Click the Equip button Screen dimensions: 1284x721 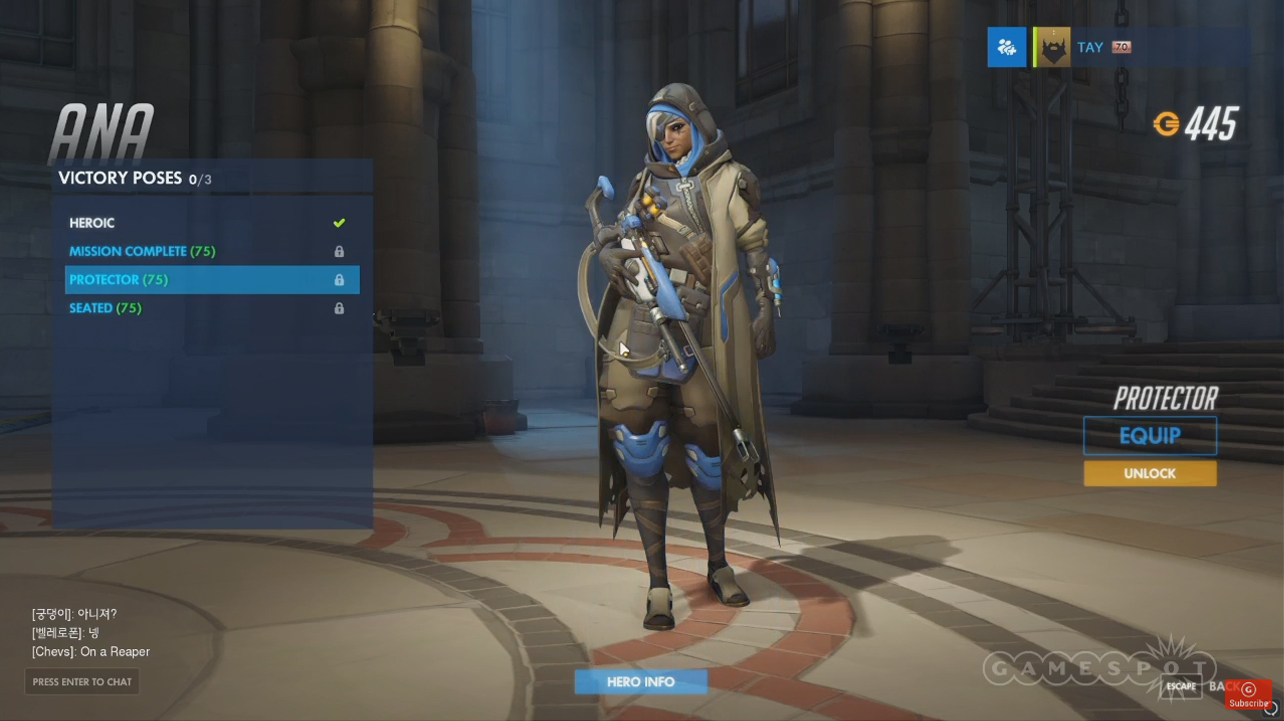1150,436
